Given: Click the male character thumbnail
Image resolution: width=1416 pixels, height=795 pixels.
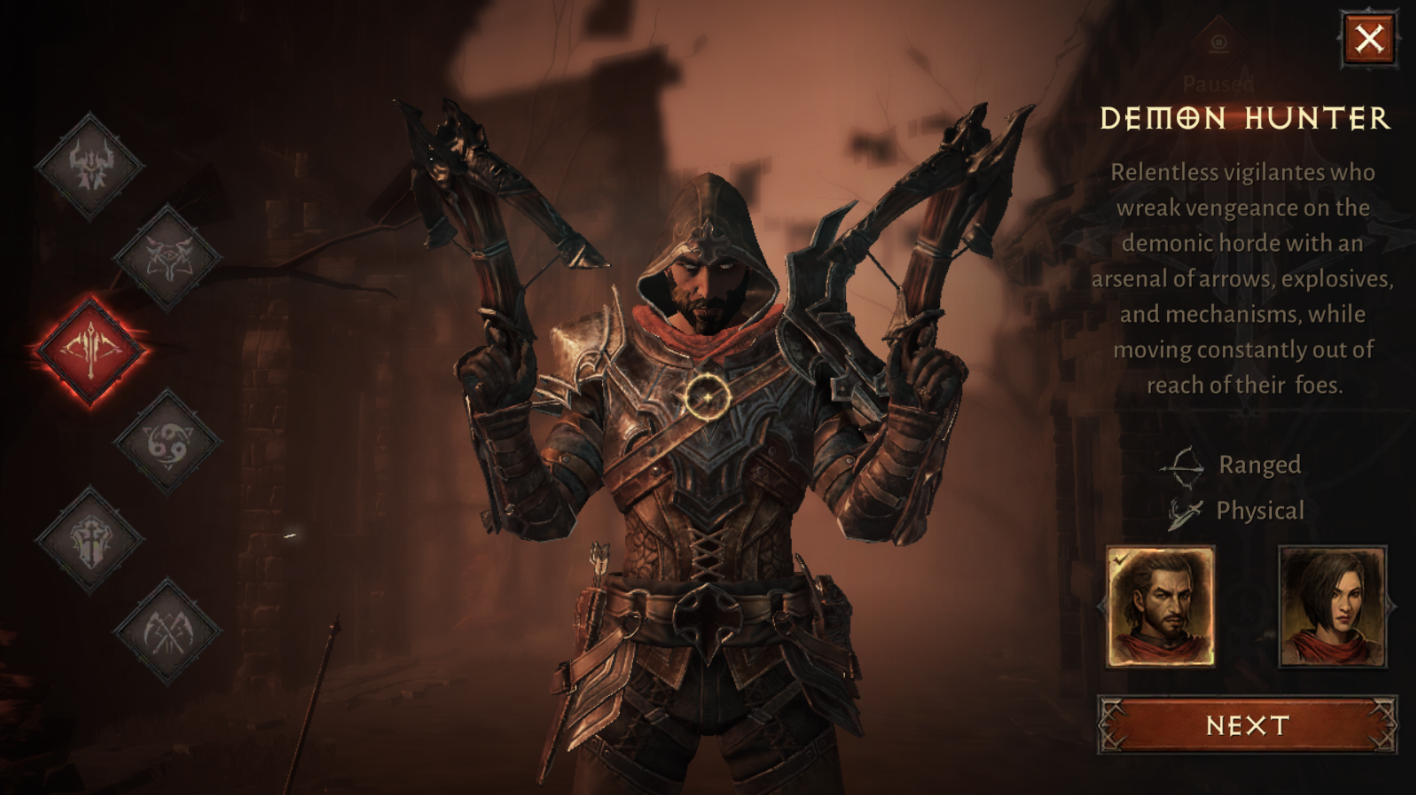Looking at the screenshot, I should coord(1163,605).
